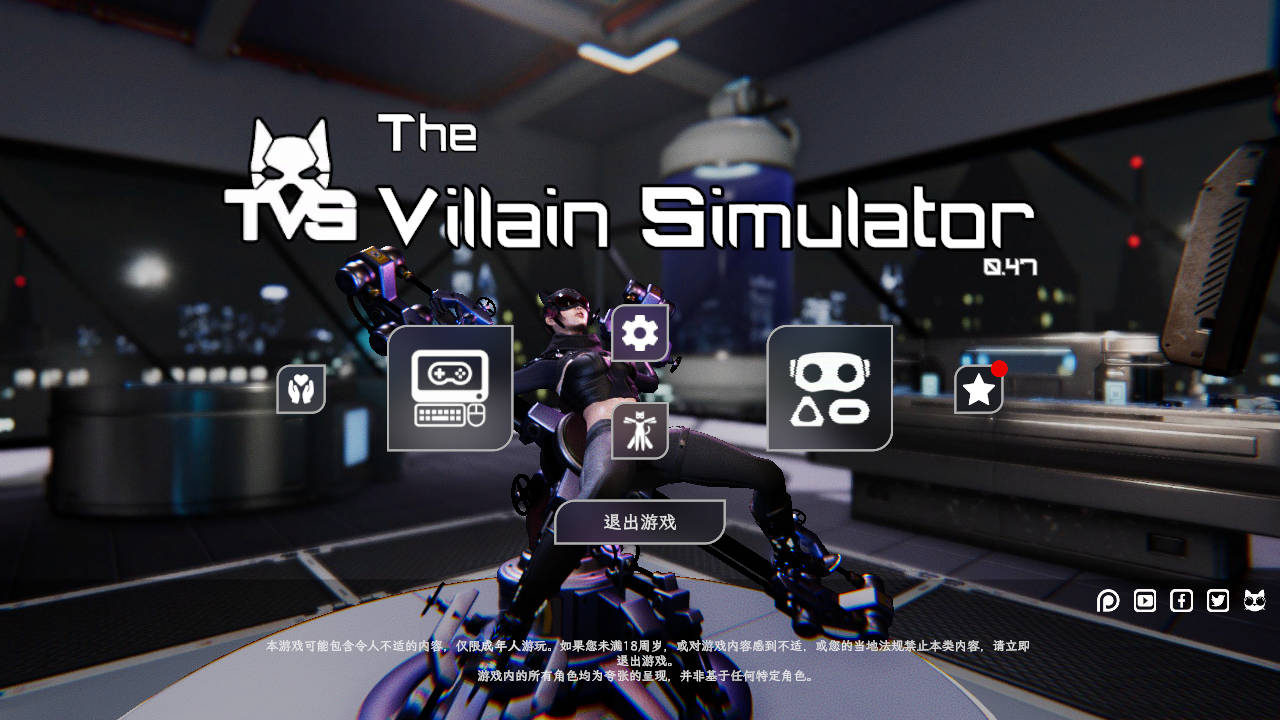Open the Twitter profile icon
The width and height of the screenshot is (1280, 720).
(1216, 601)
